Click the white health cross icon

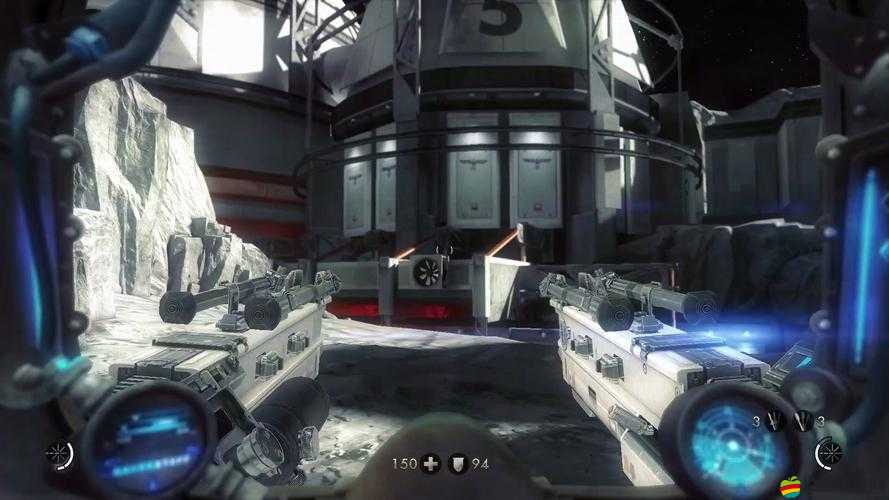coord(430,464)
